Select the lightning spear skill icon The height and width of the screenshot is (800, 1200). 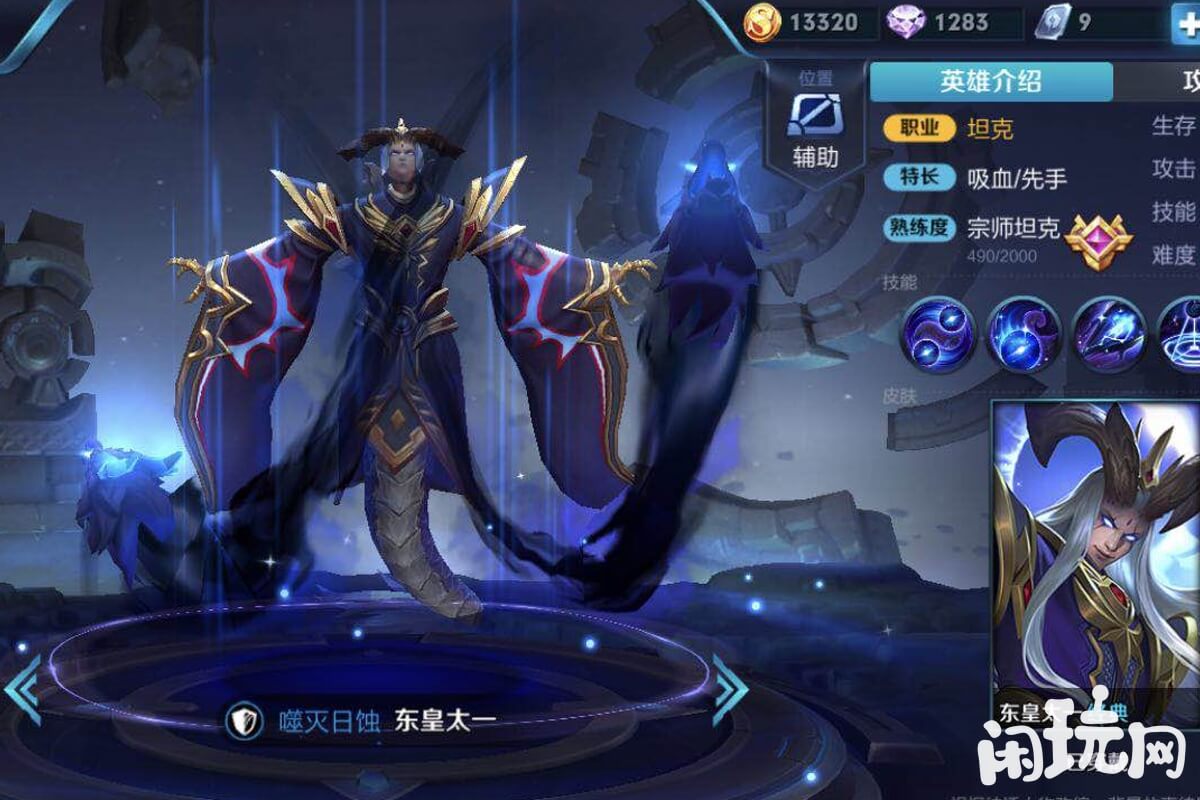[x=1107, y=335]
